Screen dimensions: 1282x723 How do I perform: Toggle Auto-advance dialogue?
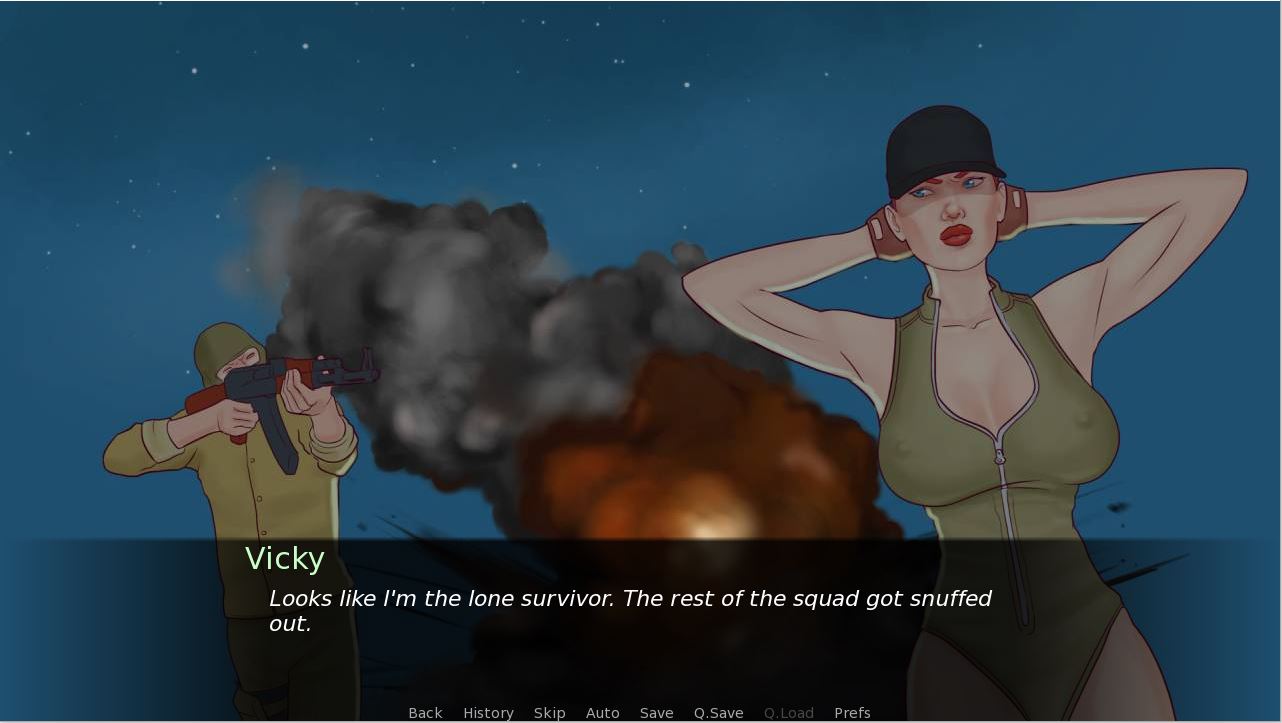pos(602,713)
